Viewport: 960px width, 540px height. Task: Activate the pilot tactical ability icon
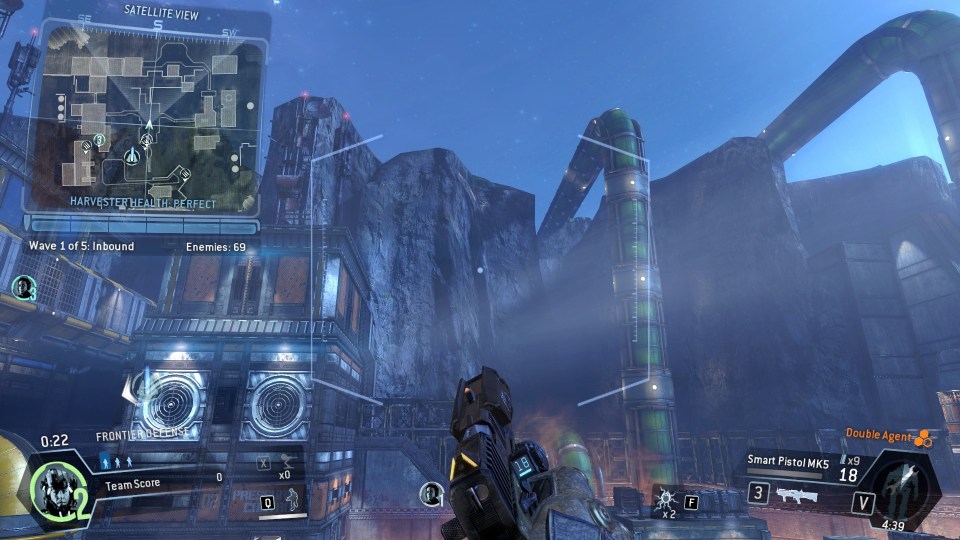tap(292, 500)
